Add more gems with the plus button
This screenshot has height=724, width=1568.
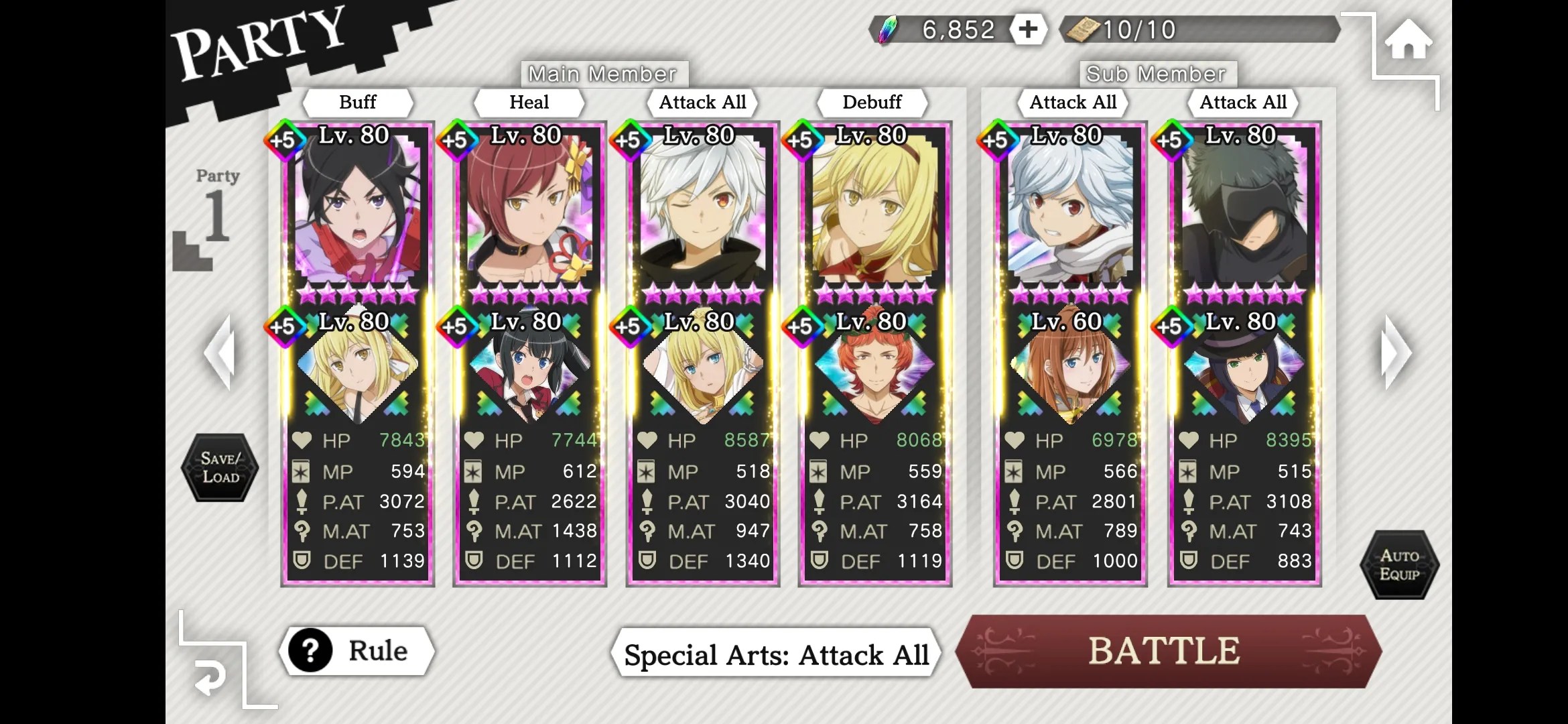click(1027, 29)
